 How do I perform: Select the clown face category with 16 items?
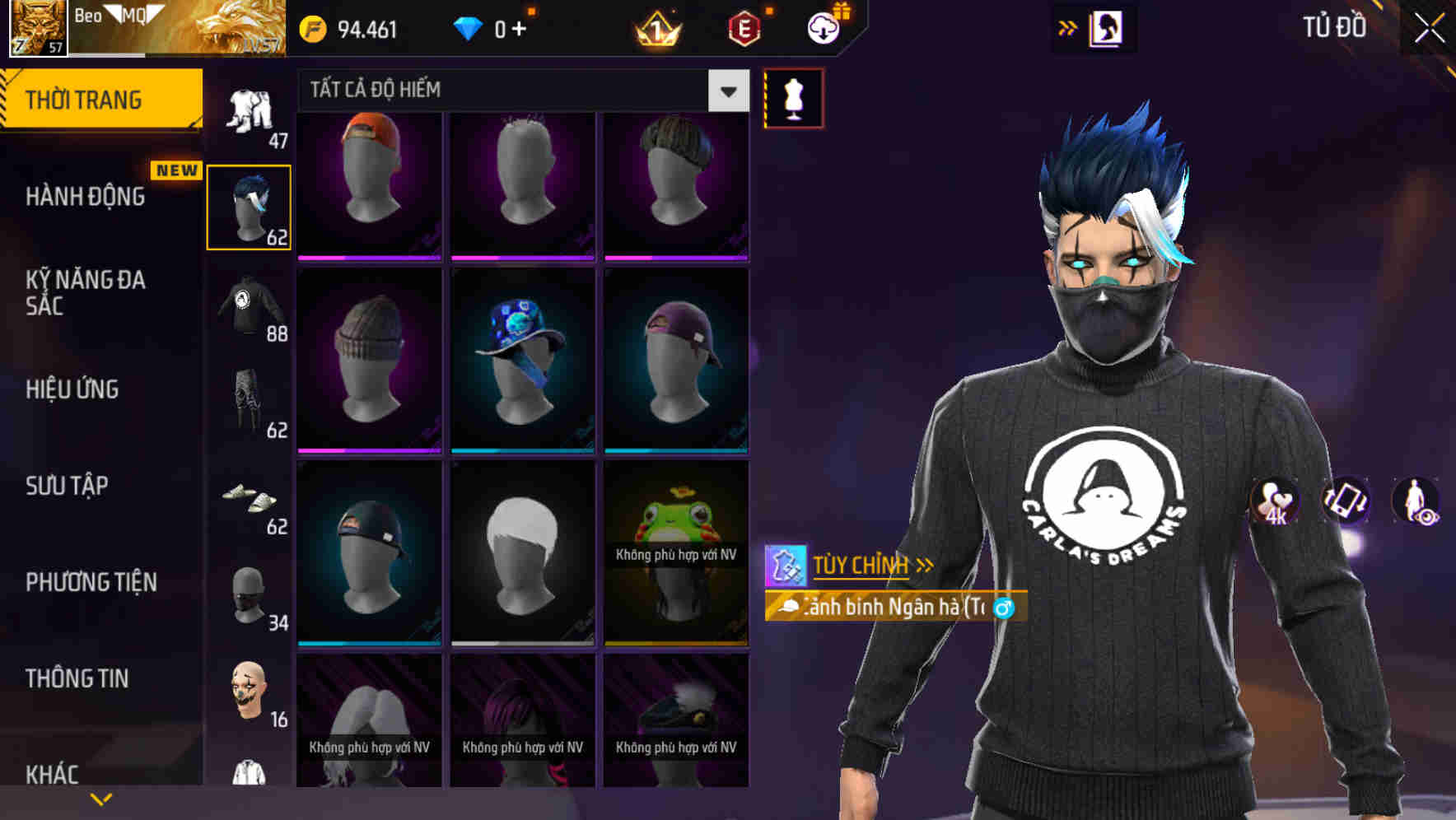pyautogui.click(x=247, y=692)
